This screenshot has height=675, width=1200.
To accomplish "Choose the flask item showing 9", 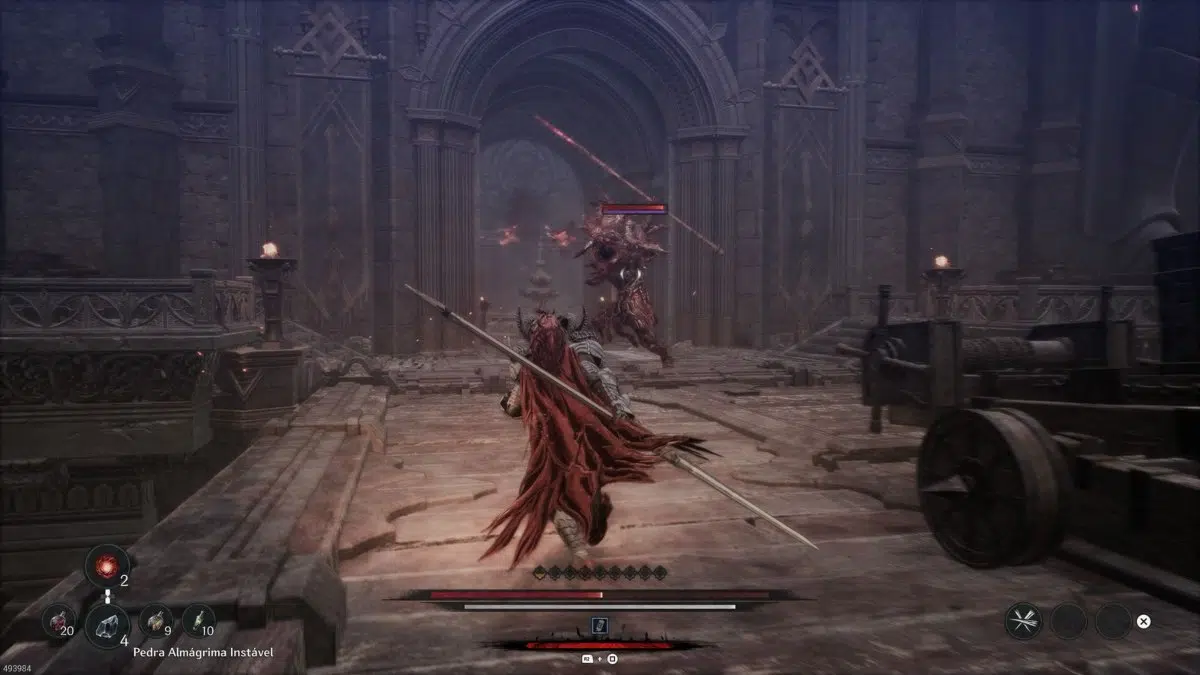I will (154, 620).
